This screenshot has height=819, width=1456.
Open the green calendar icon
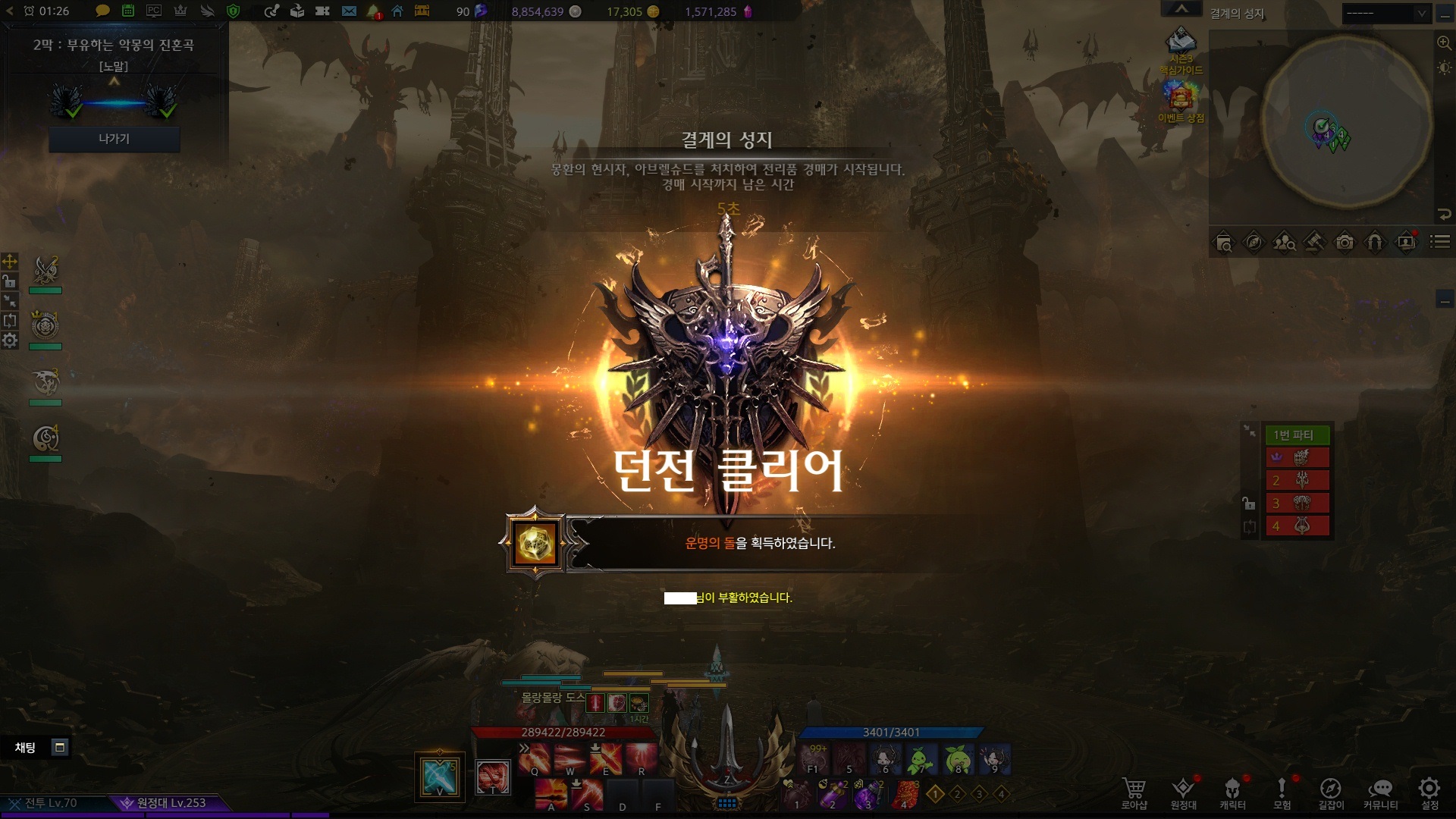coord(128,11)
